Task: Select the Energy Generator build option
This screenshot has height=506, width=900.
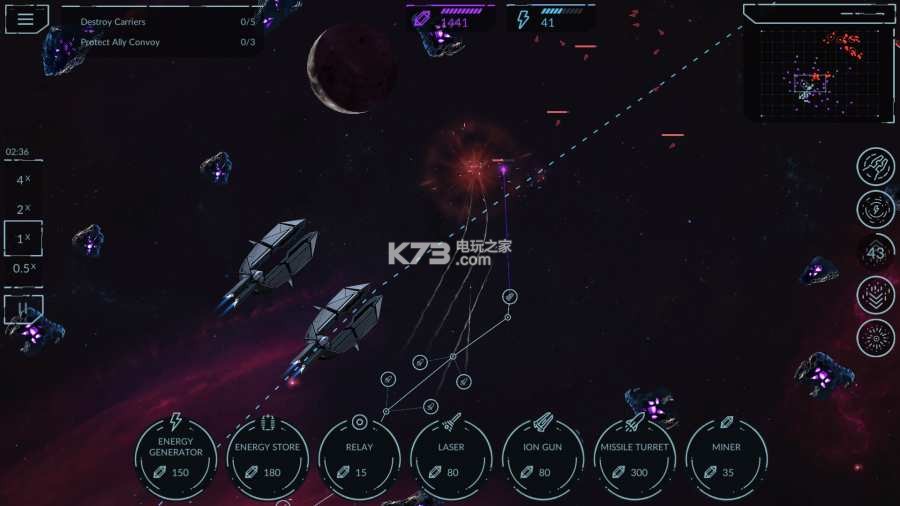Action: pos(176,457)
